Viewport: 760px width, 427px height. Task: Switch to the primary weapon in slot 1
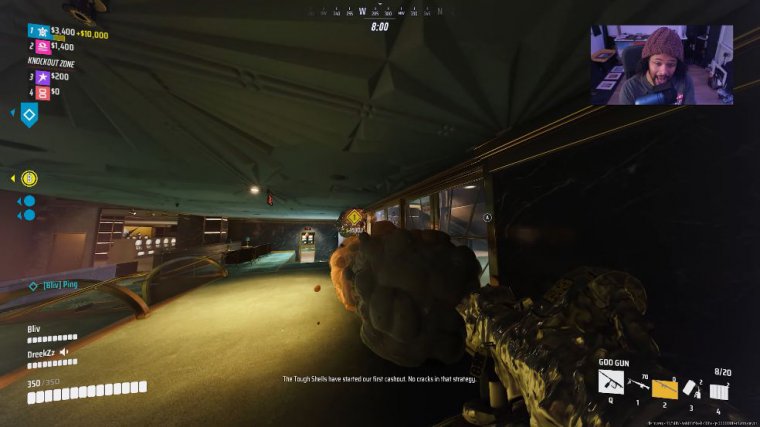coord(638,384)
